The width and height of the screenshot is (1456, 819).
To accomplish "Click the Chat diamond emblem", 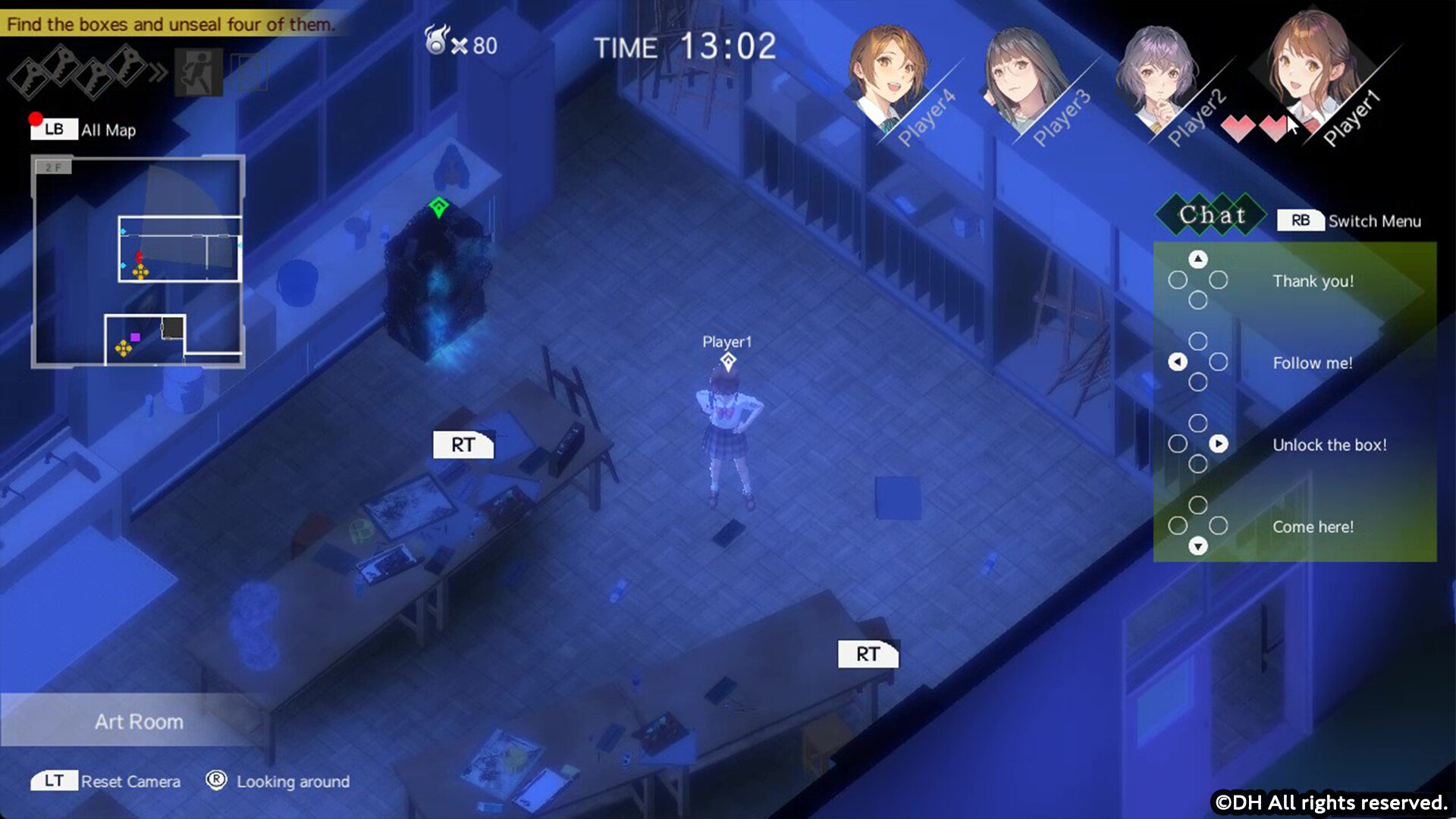I will tap(1210, 215).
